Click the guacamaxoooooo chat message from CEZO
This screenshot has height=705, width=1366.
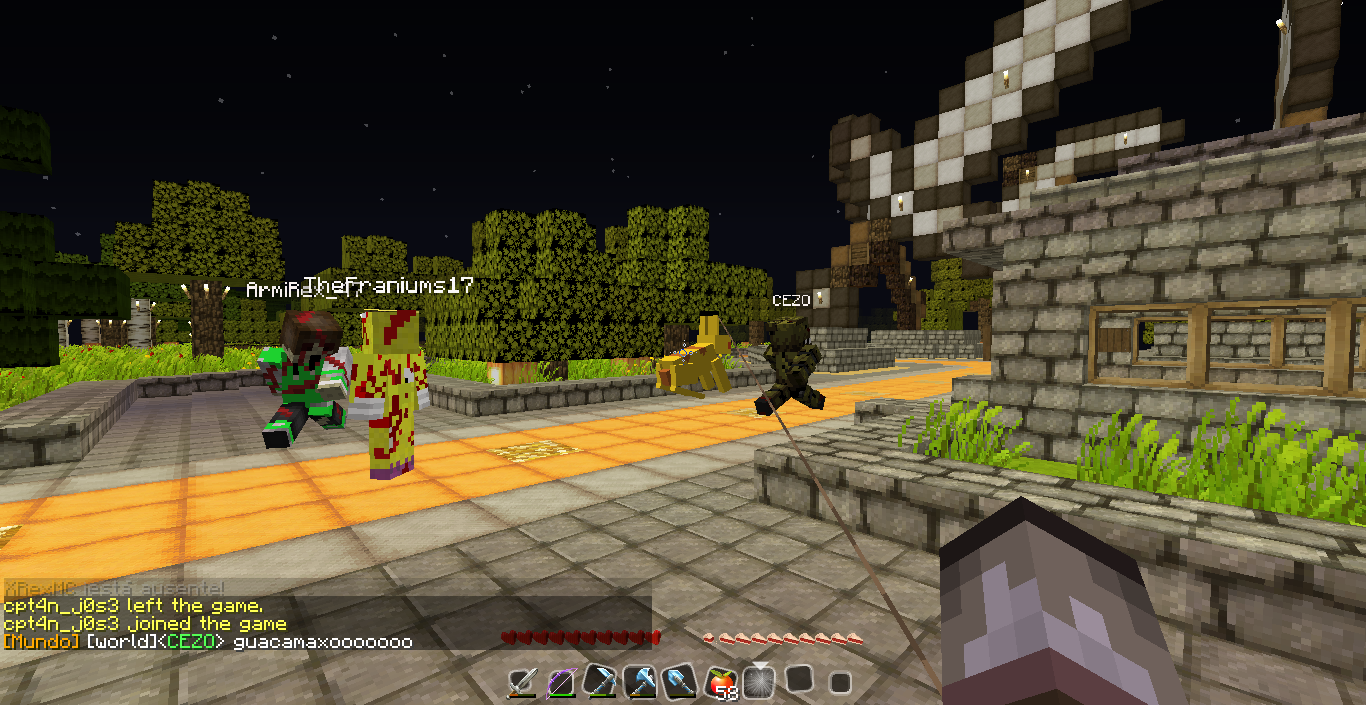[x=322, y=642]
